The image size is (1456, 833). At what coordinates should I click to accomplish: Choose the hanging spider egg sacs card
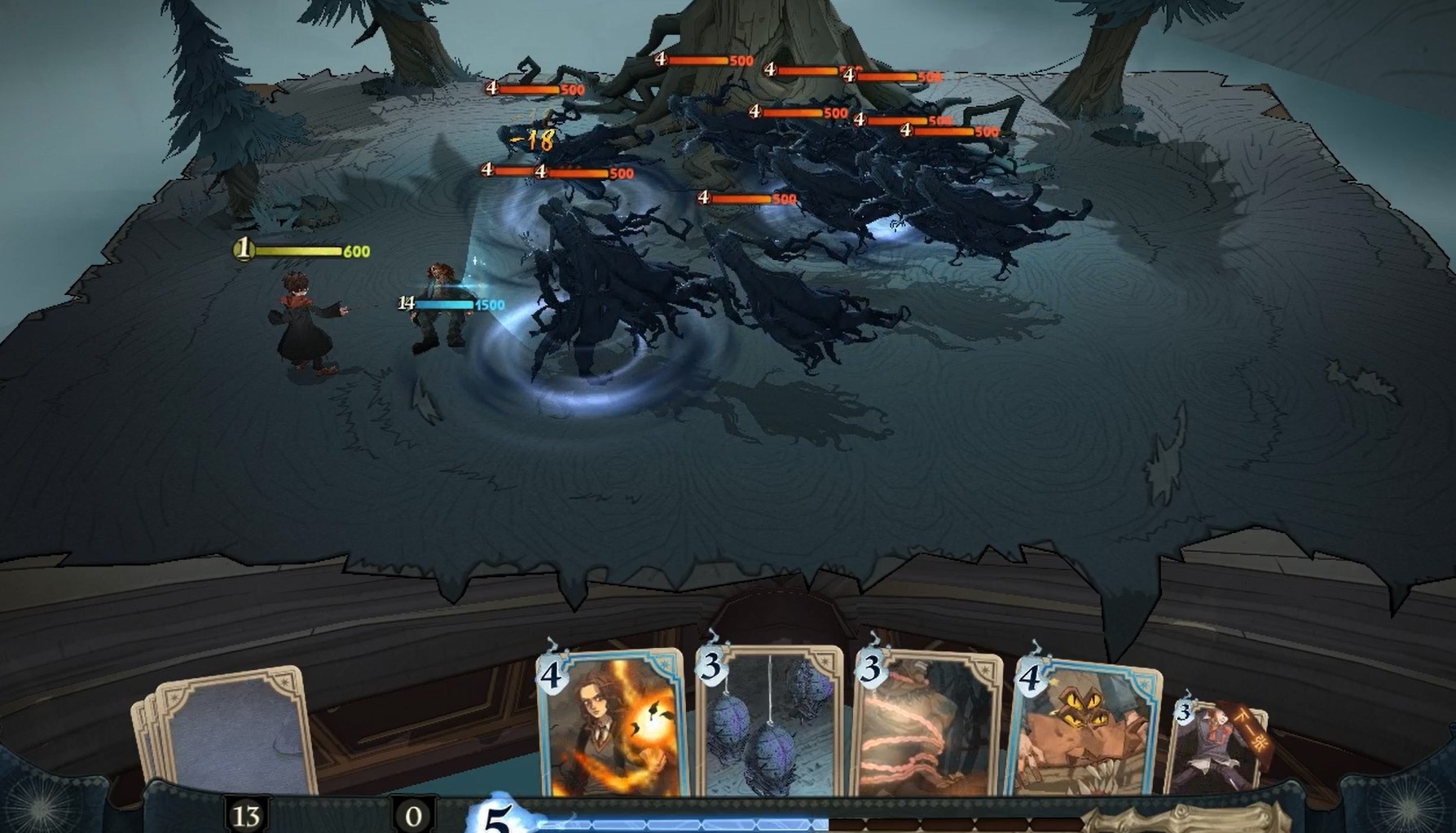770,725
